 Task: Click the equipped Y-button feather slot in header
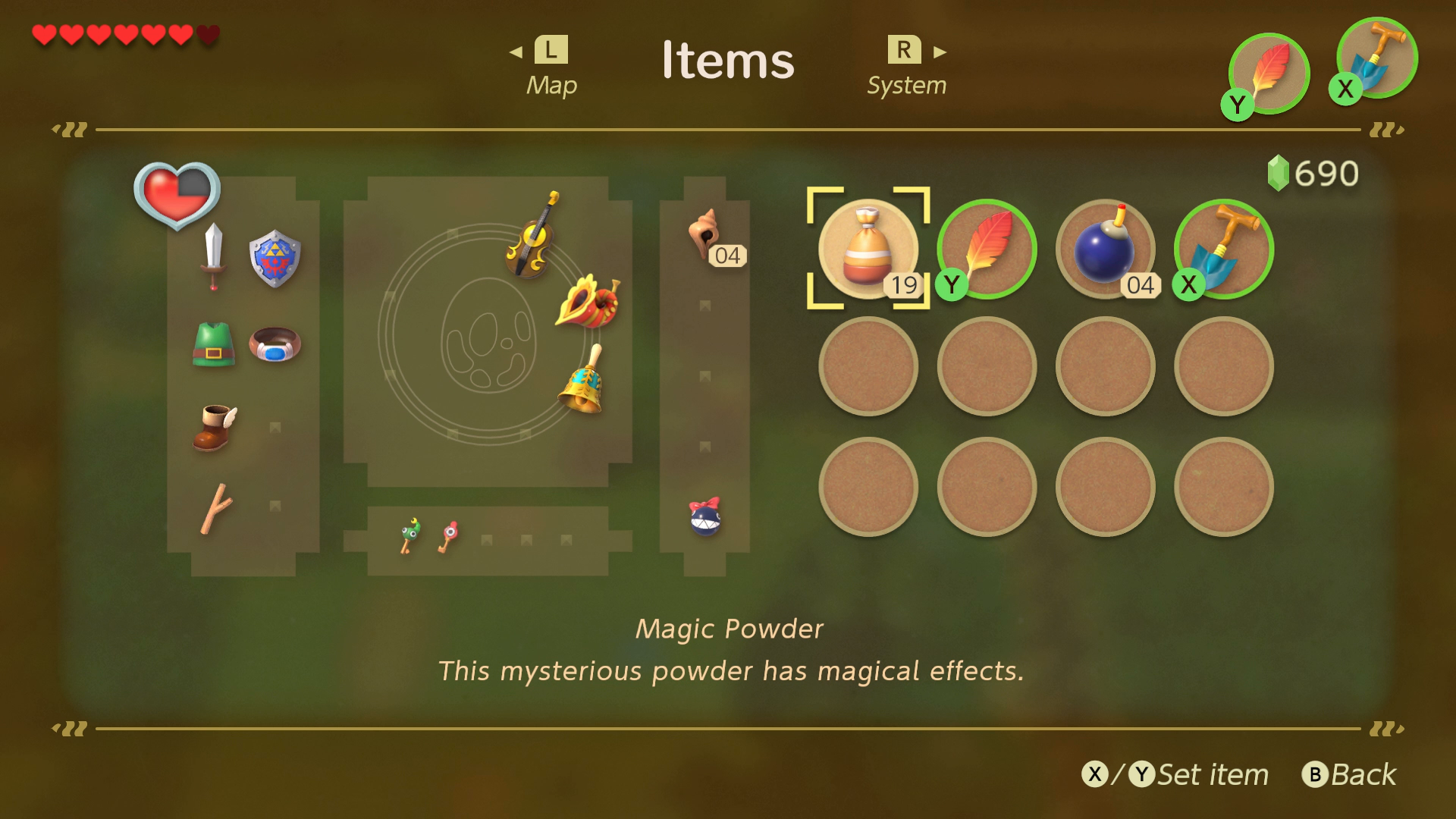1269,74
